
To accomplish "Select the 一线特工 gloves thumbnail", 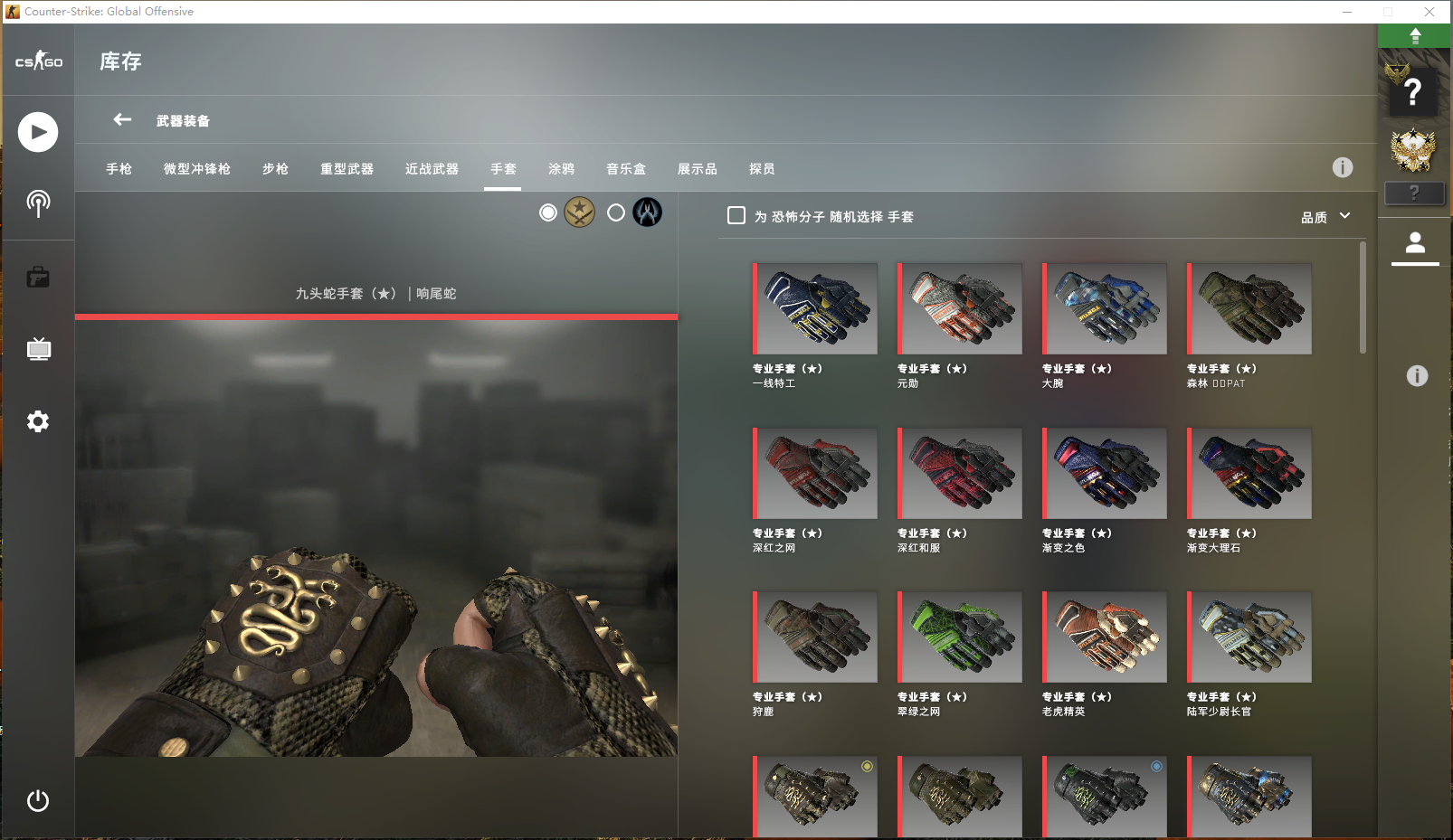I will 815,309.
